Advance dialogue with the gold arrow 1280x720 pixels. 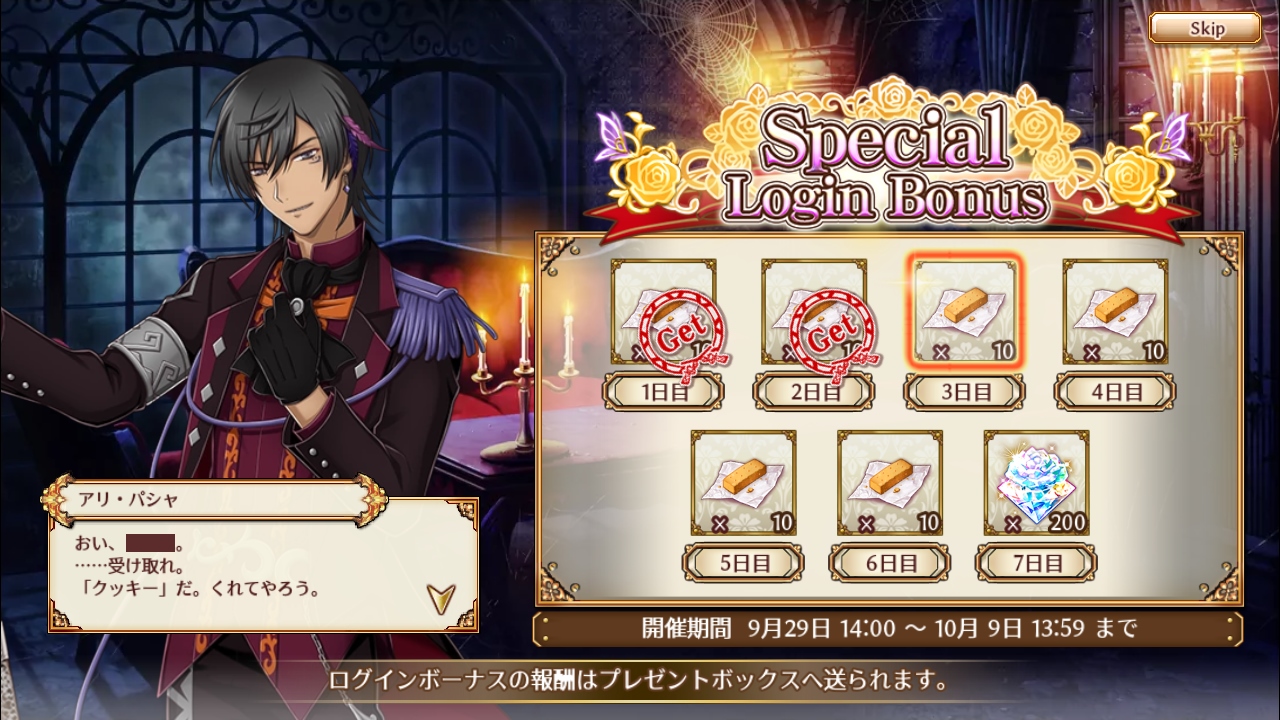point(438,597)
